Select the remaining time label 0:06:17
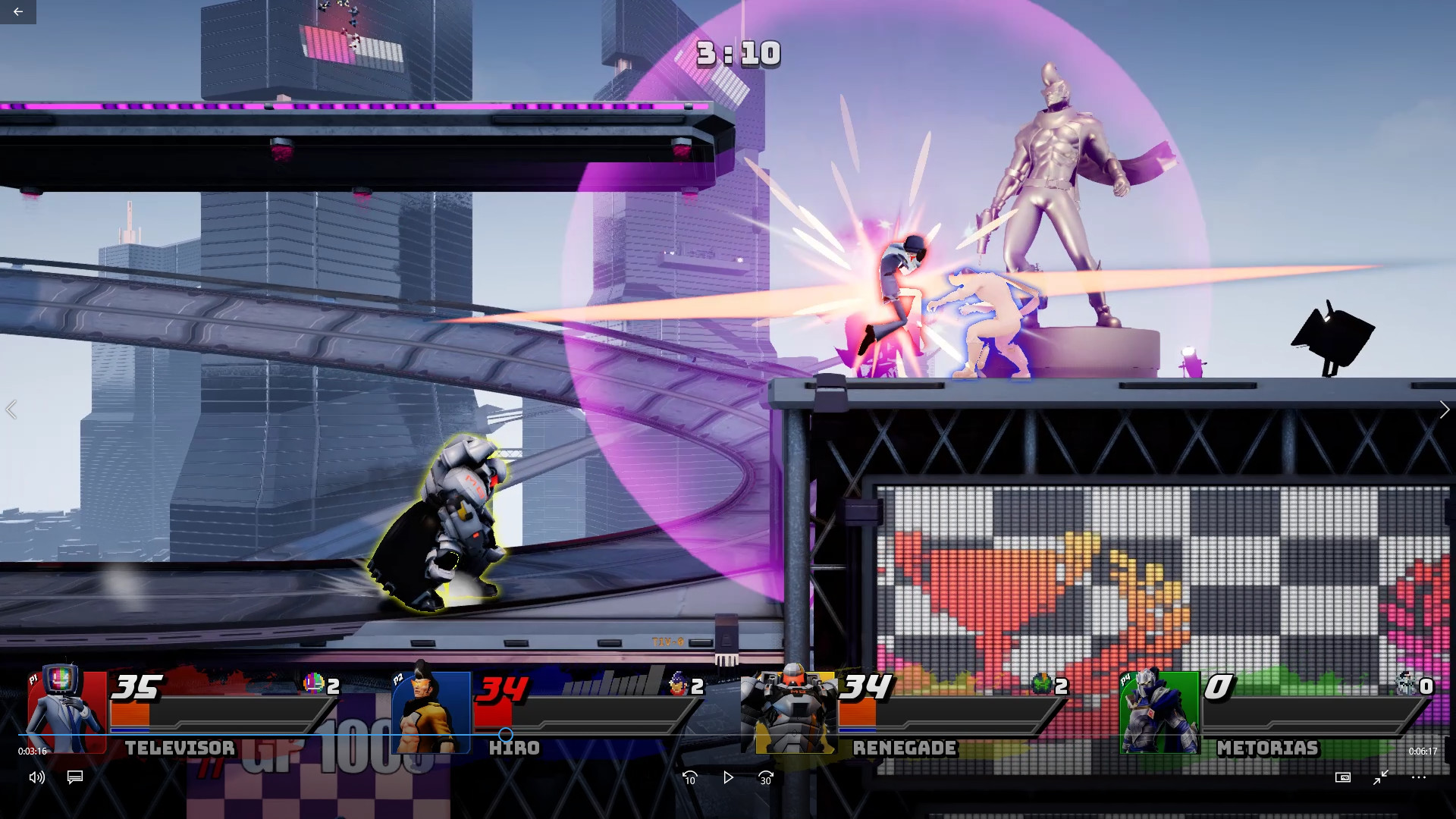The height and width of the screenshot is (819, 1456). click(1422, 751)
